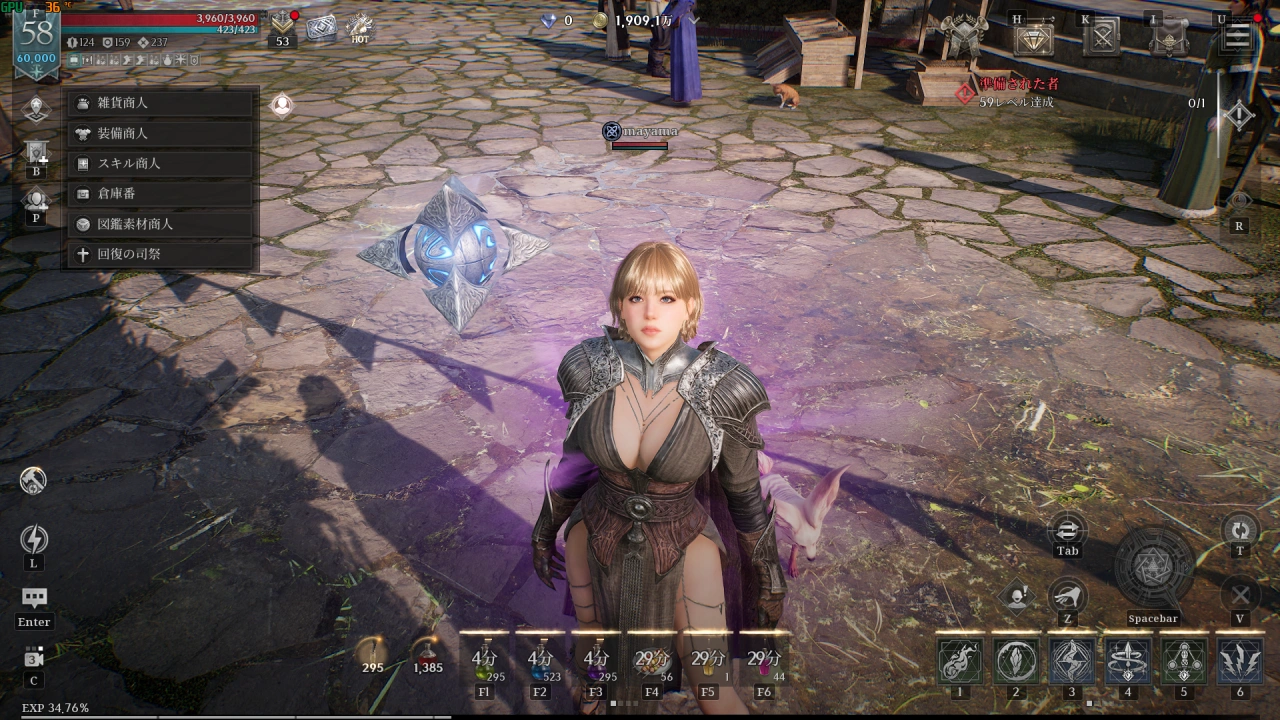Open the HOT event icon
This screenshot has height=720, width=1280.
[360, 27]
